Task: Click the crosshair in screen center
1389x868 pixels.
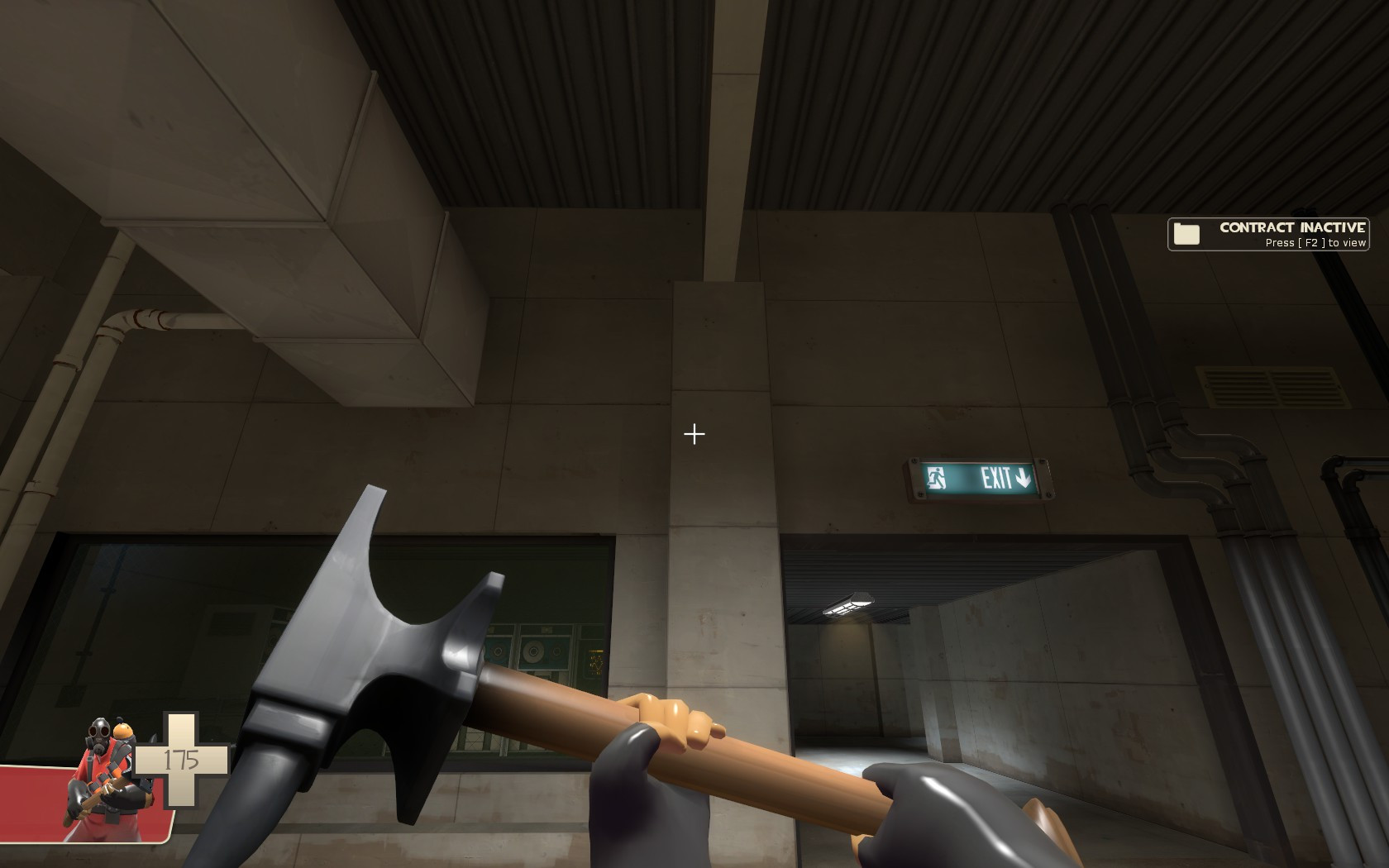Action: point(693,433)
